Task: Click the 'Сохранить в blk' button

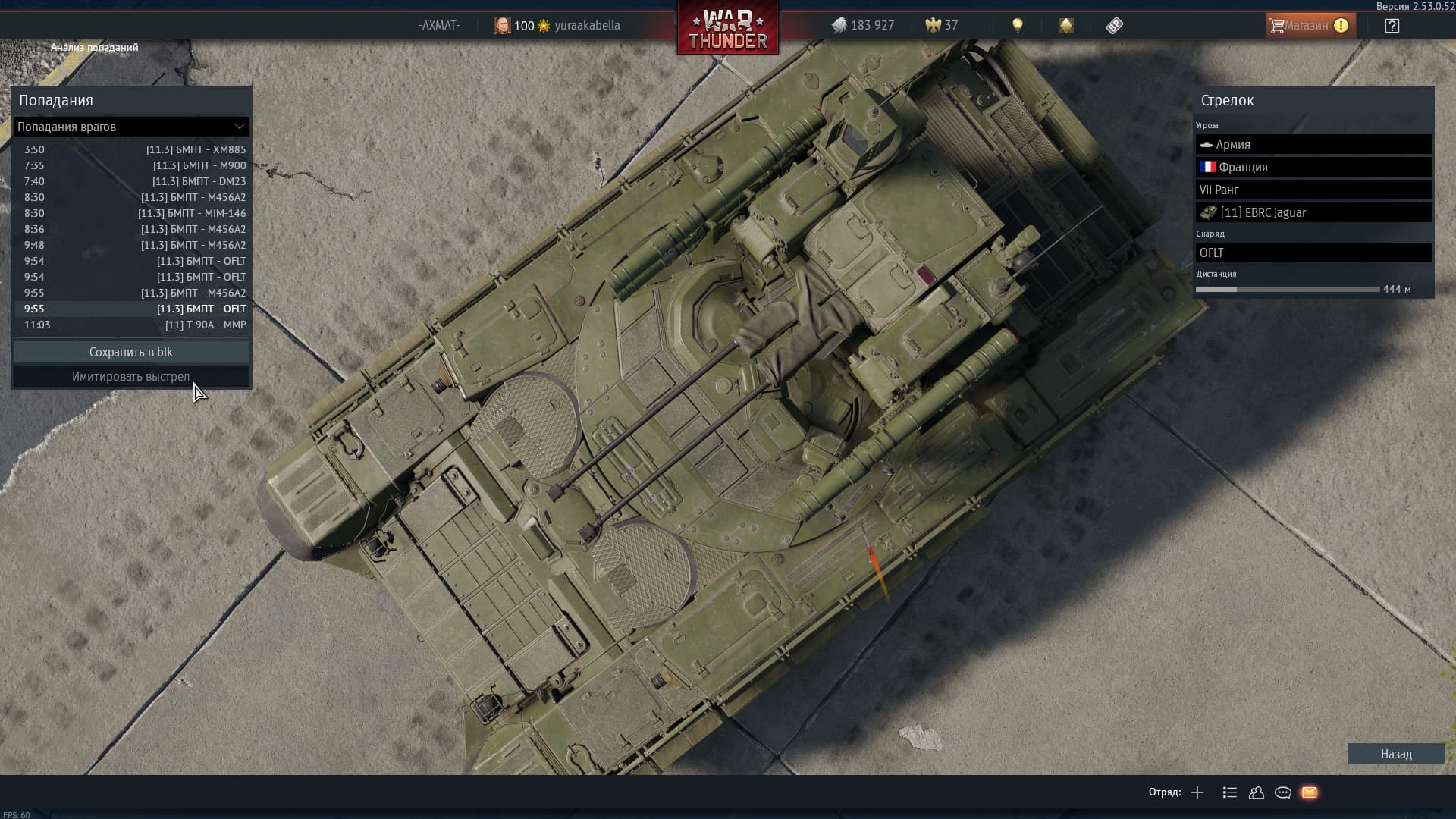Action: pyautogui.click(x=131, y=352)
